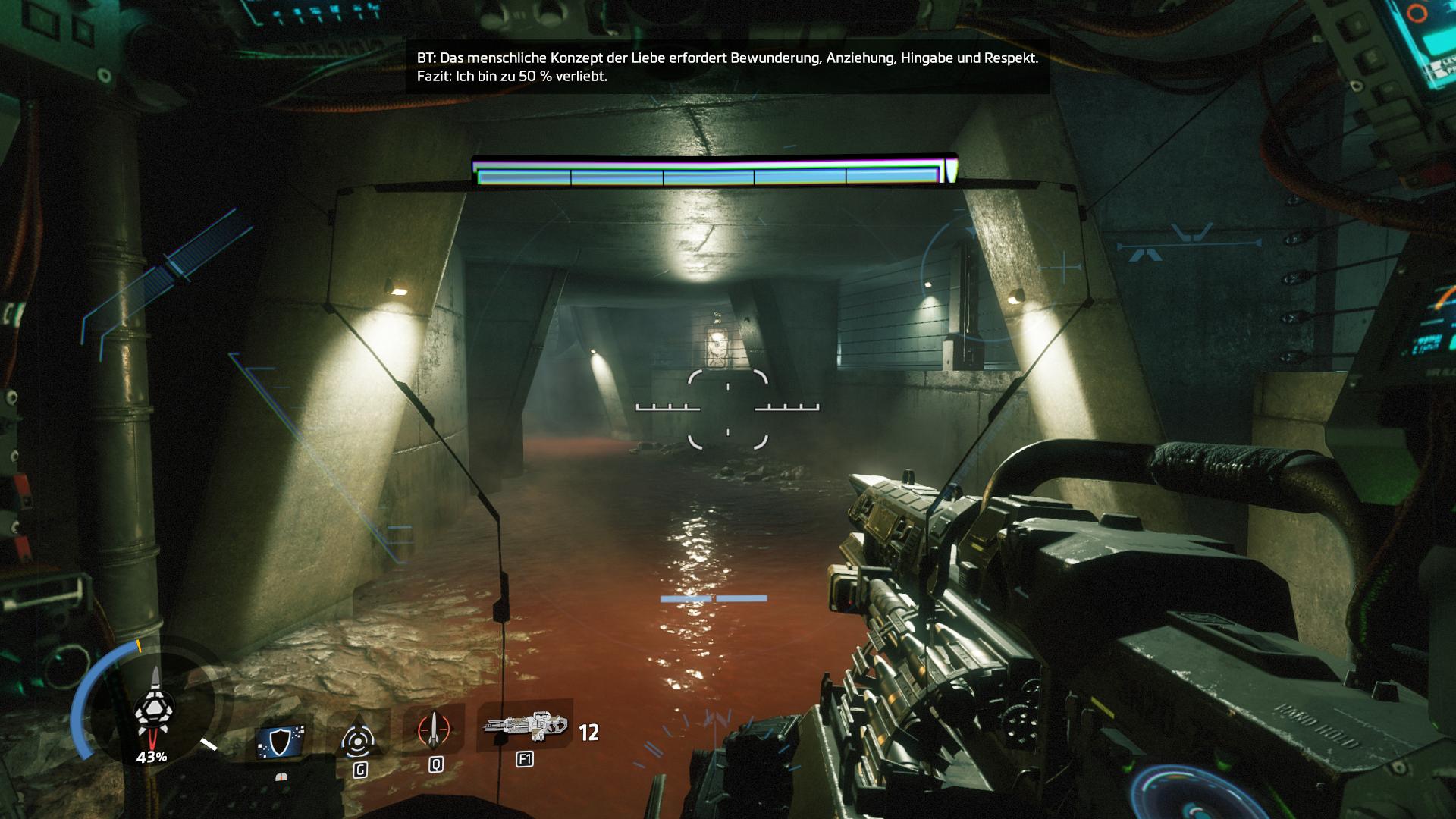Select the titan weapon loadout icon
The image size is (1456, 819).
[525, 728]
